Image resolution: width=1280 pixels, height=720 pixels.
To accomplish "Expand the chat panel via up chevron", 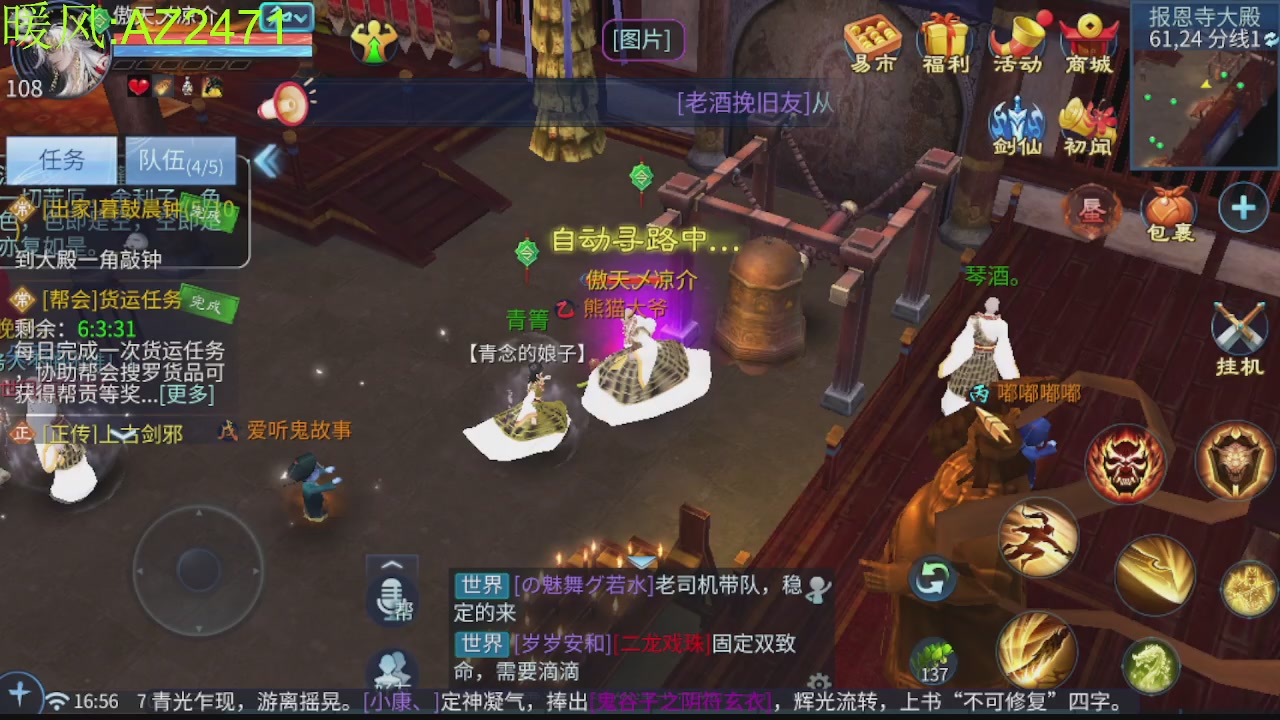I will [x=390, y=565].
